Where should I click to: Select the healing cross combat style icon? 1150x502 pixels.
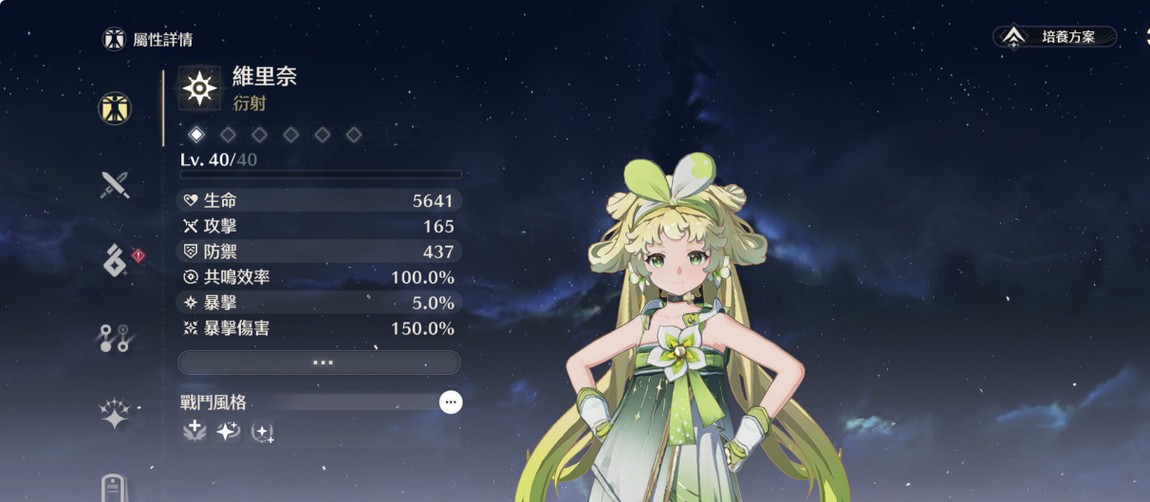pos(195,431)
